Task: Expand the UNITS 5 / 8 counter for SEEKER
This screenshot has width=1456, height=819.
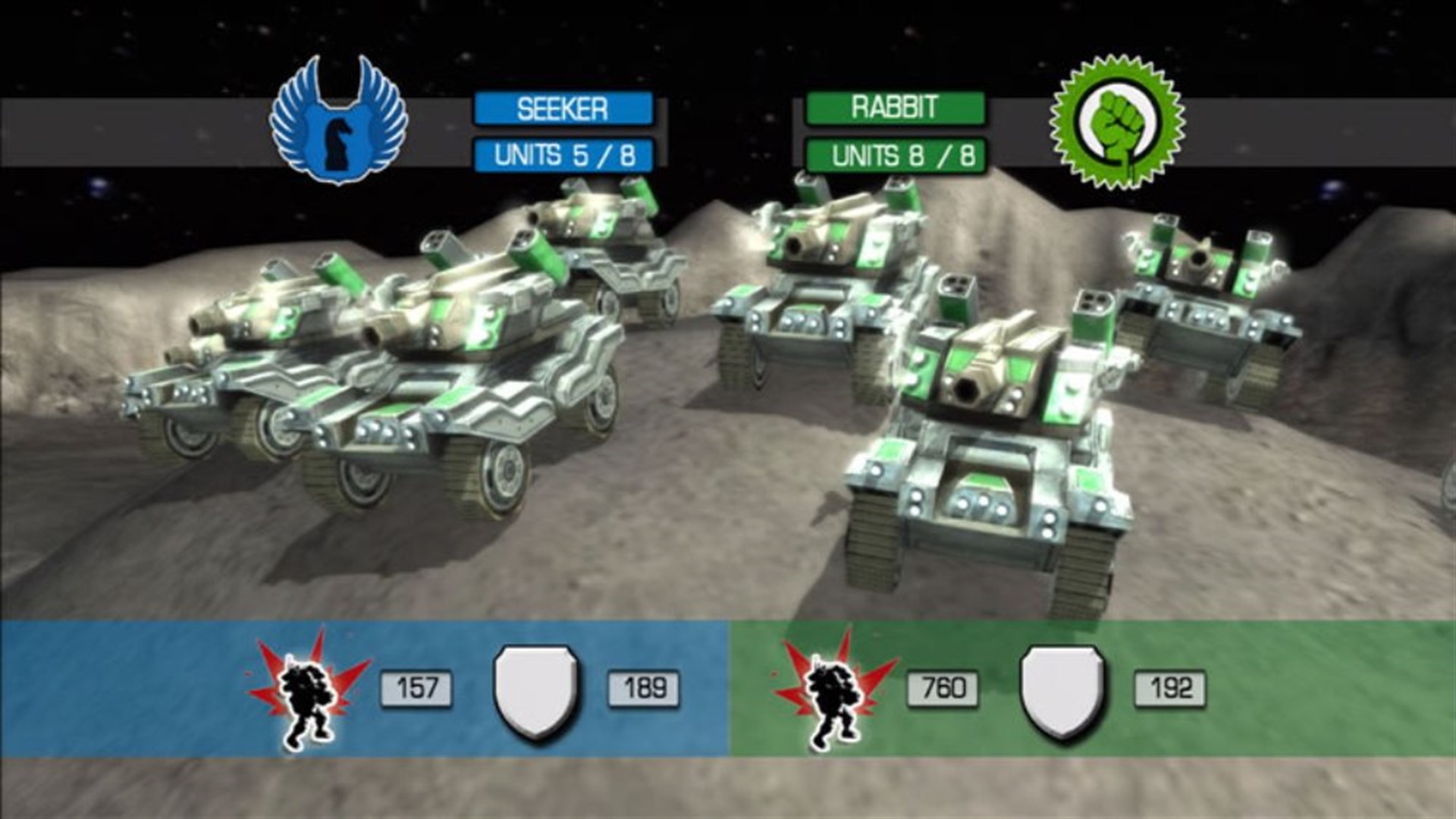Action: coord(561,154)
